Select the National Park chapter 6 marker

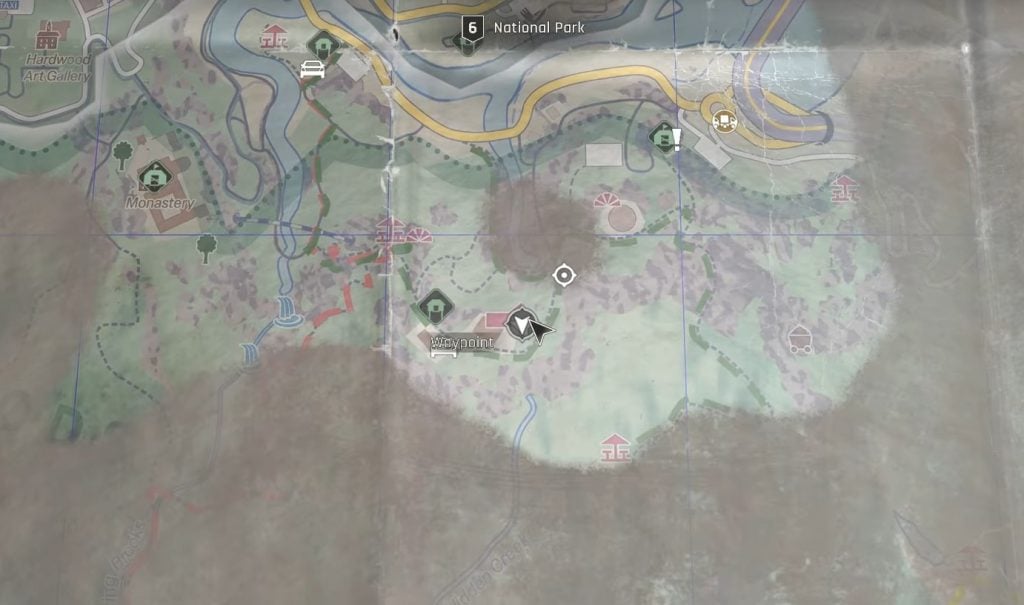[x=473, y=28]
